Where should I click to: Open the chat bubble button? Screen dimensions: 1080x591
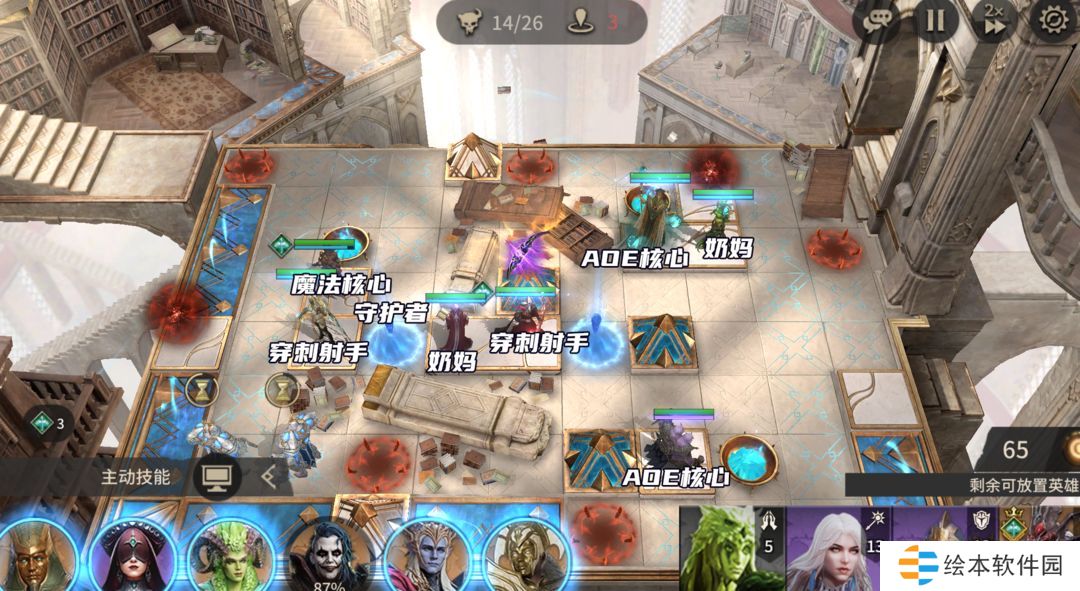877,21
